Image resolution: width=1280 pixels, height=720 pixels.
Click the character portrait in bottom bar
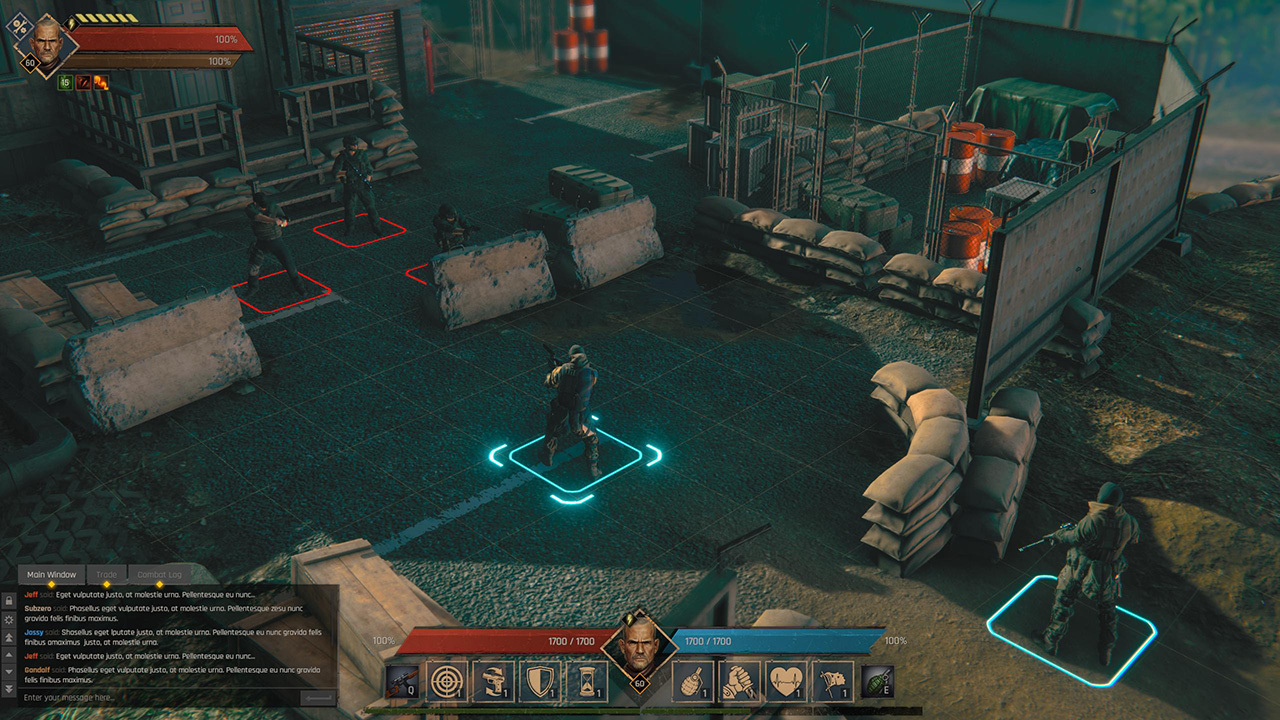[637, 647]
